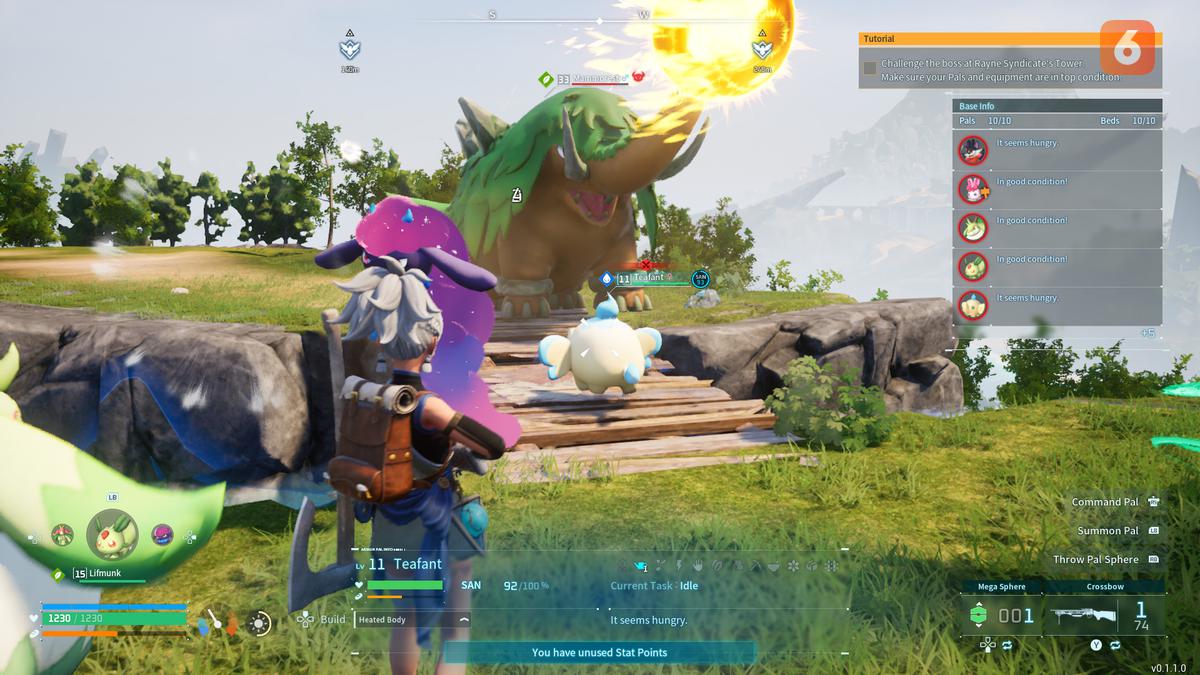Image resolution: width=1200 pixels, height=675 pixels.
Task: Open the Tutorial objective tracker
Action: pyautogui.click(x=1009, y=39)
